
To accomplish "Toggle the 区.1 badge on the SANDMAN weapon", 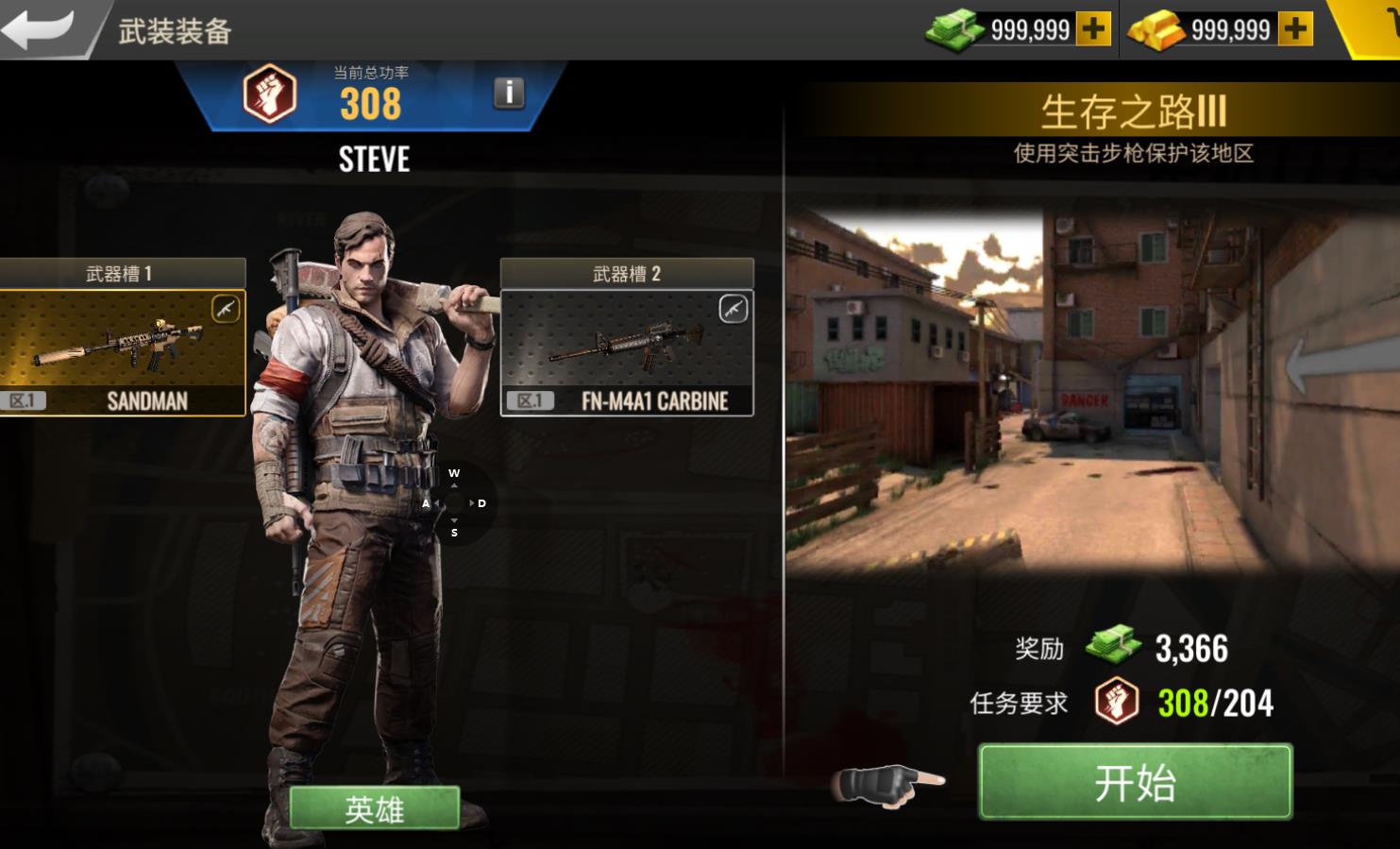I will pos(22,399).
